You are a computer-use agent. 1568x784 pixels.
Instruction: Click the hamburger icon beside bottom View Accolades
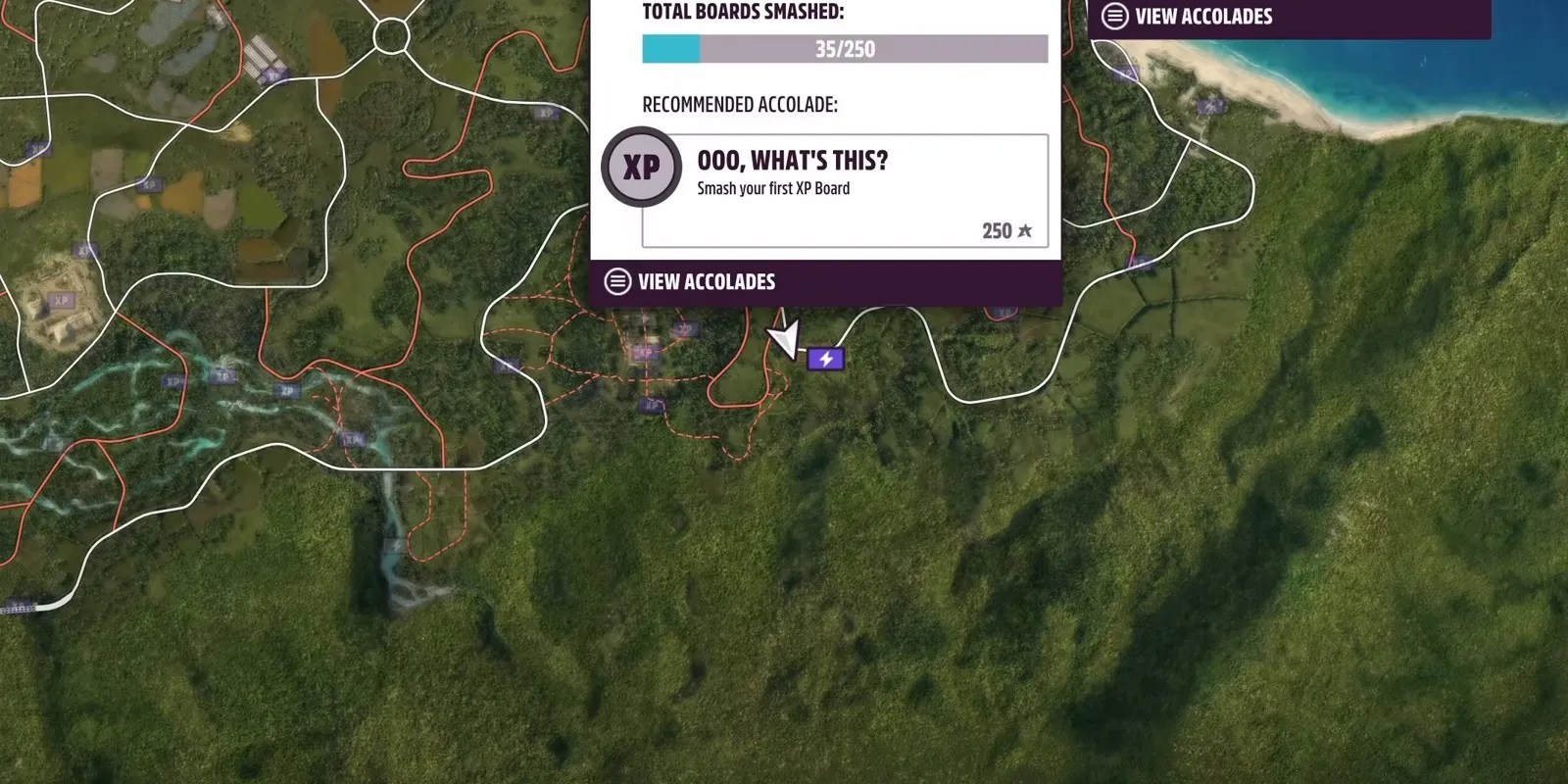[x=617, y=281]
